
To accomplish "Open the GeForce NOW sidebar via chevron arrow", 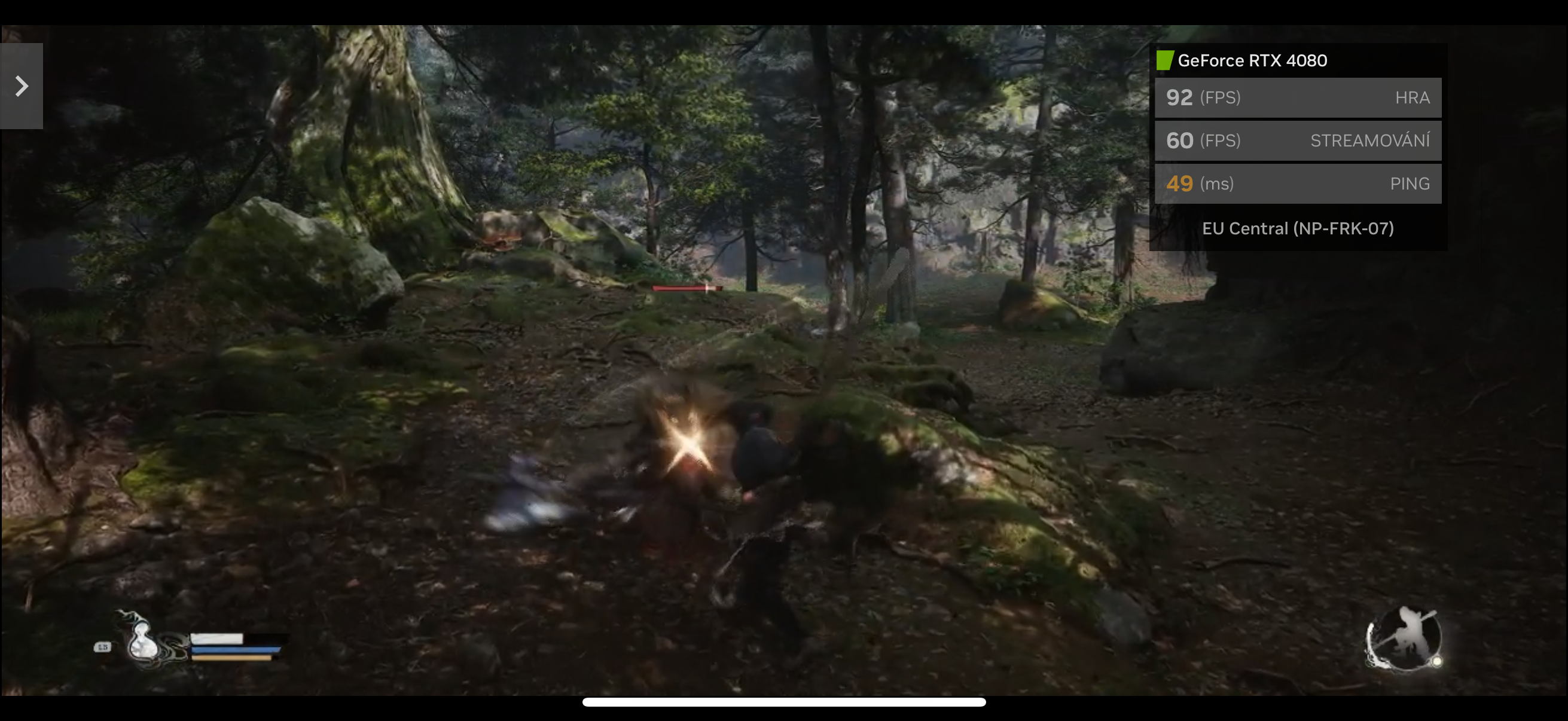I will [22, 85].
